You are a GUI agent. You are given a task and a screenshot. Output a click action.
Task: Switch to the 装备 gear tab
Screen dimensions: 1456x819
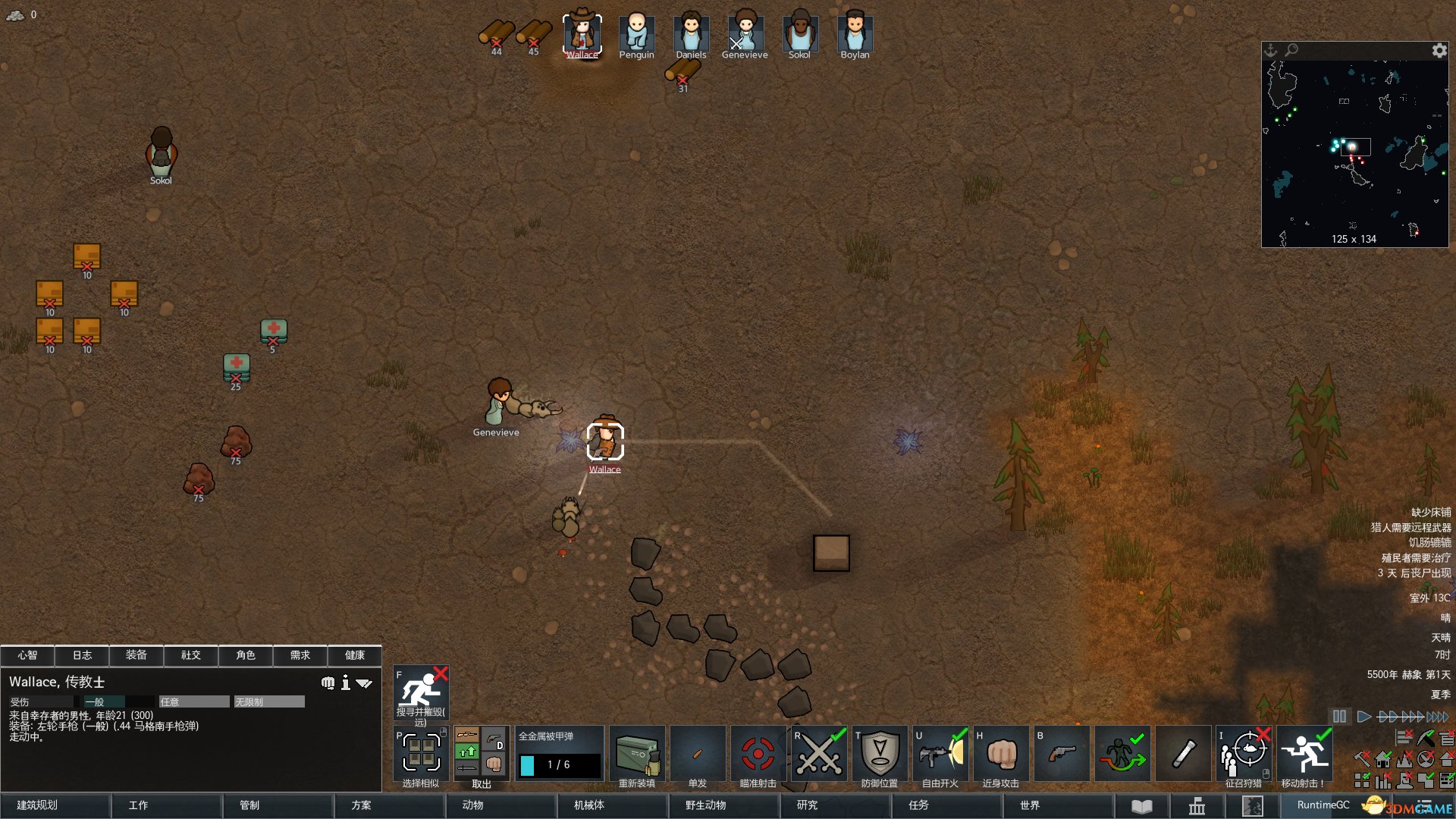tap(136, 655)
